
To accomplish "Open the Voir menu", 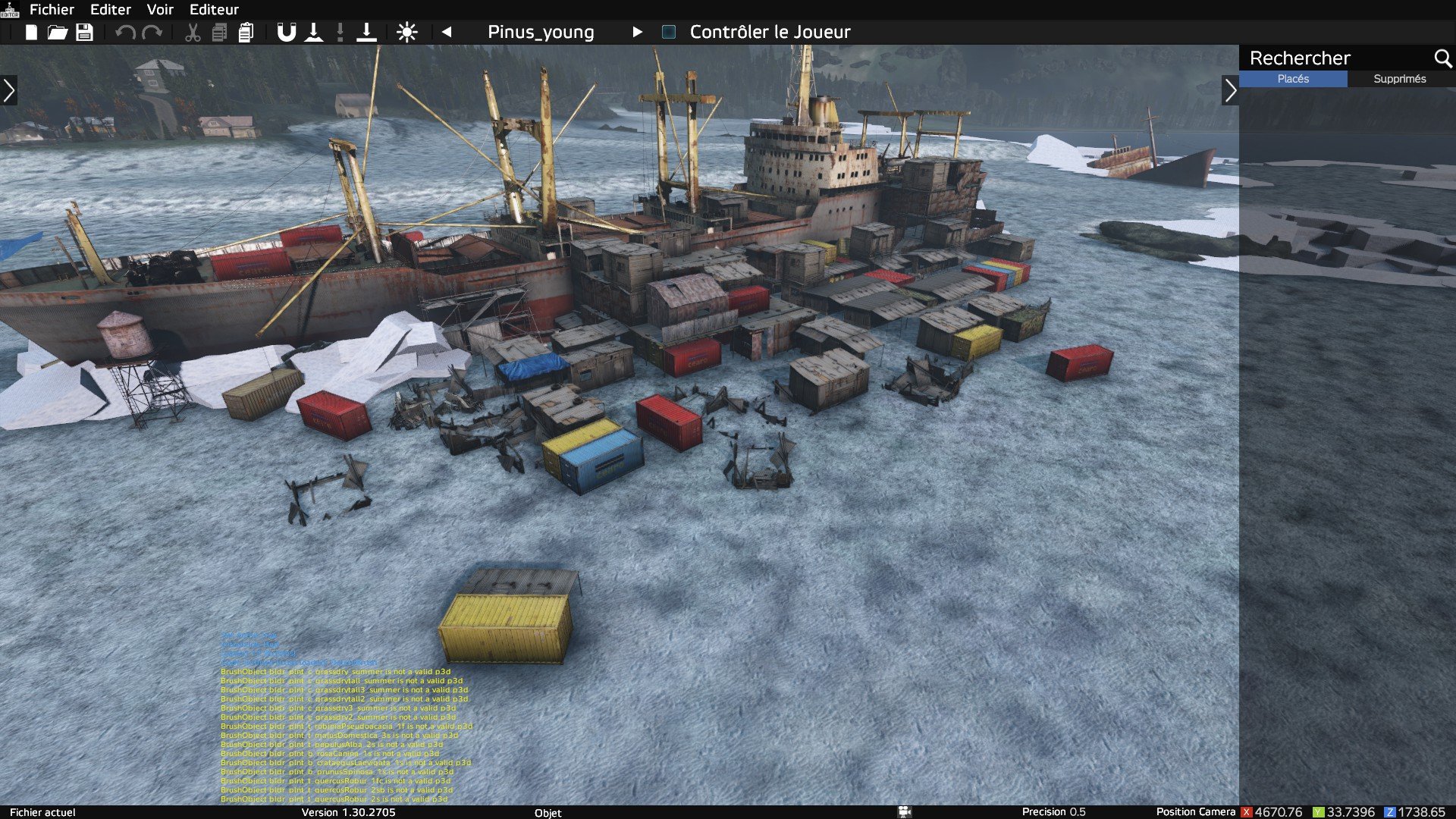I will tap(160, 10).
